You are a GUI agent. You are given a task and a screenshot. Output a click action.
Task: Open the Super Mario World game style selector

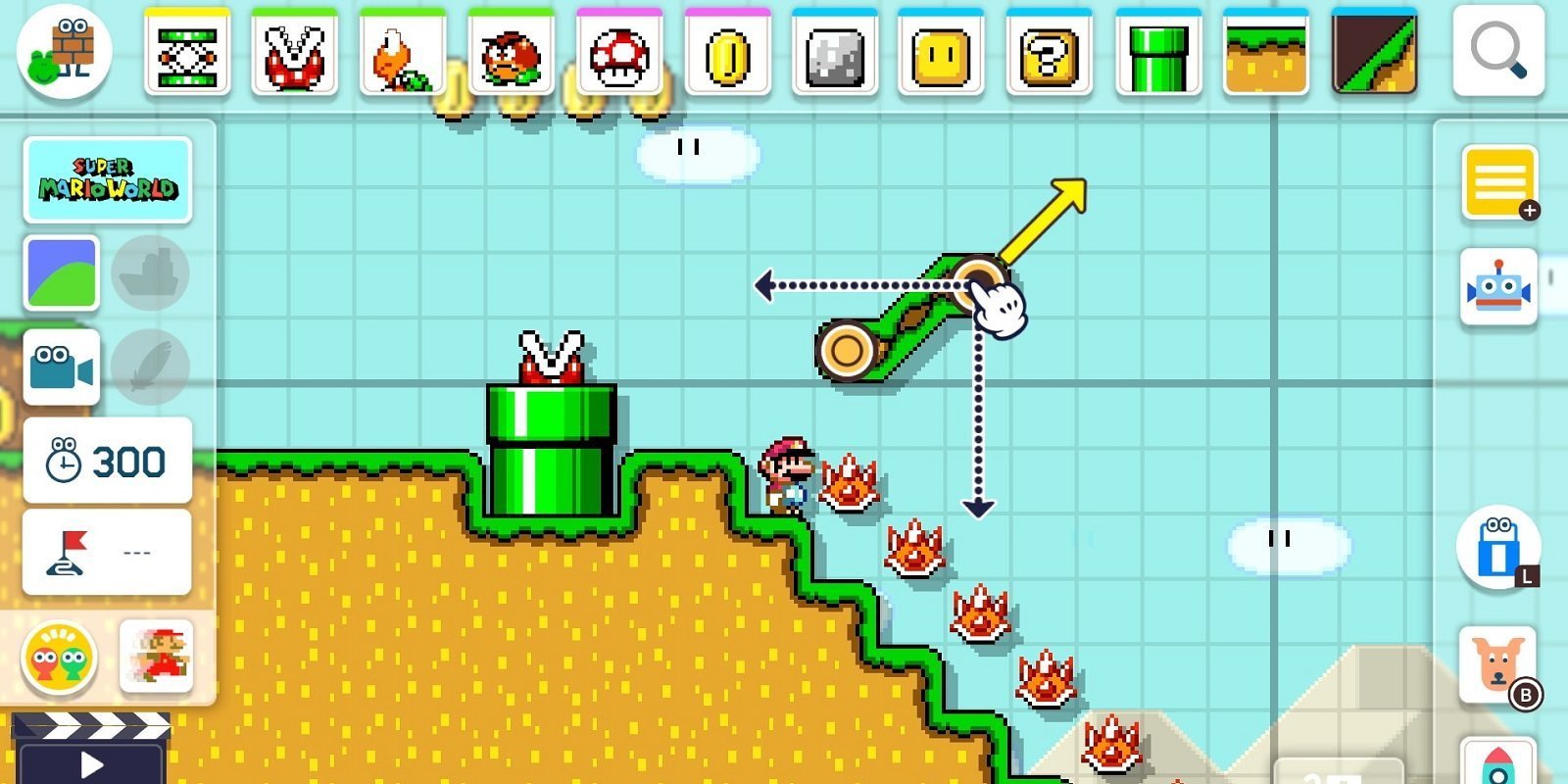[x=108, y=180]
